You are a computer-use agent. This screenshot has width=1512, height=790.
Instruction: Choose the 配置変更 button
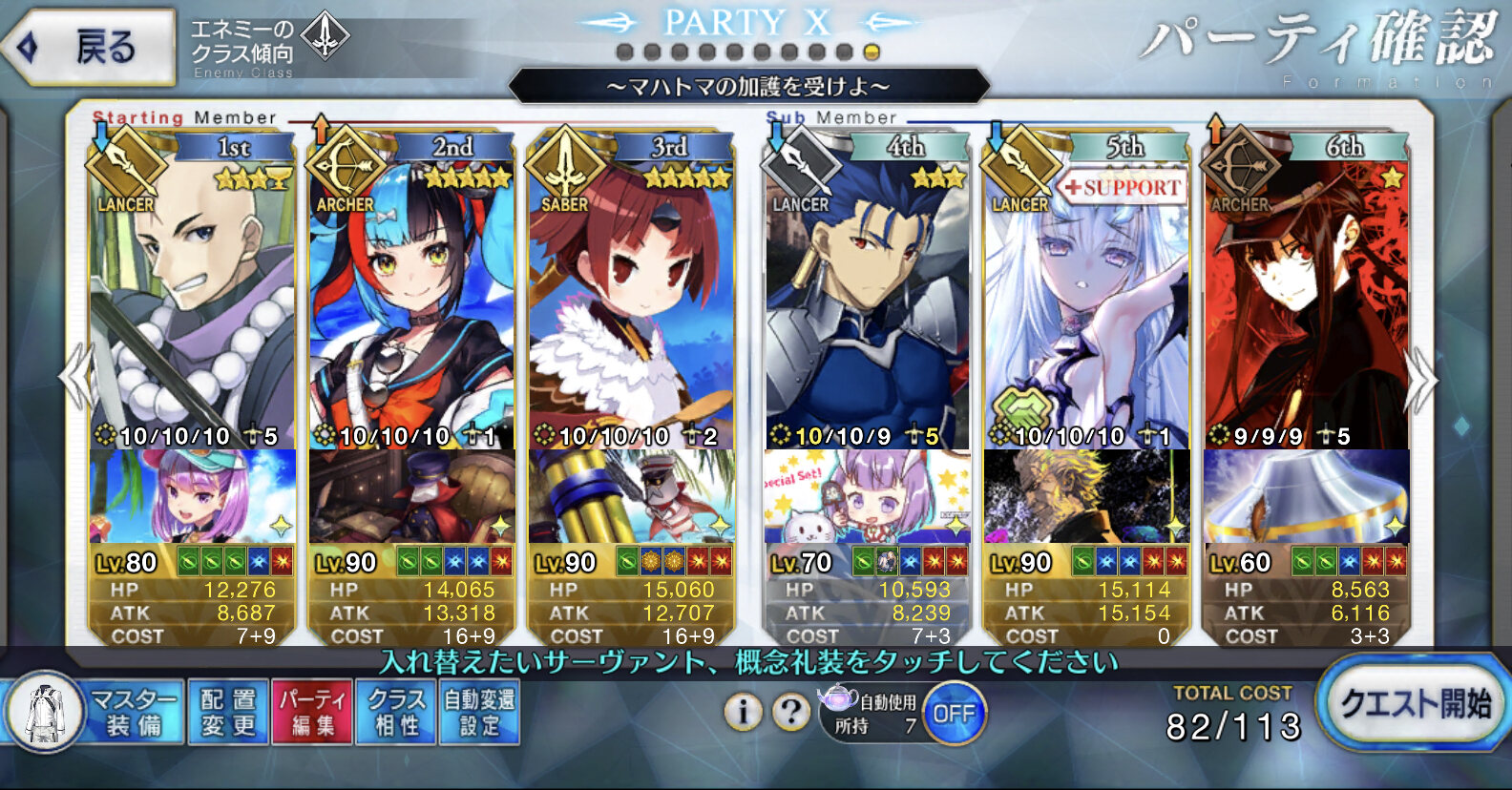(228, 713)
